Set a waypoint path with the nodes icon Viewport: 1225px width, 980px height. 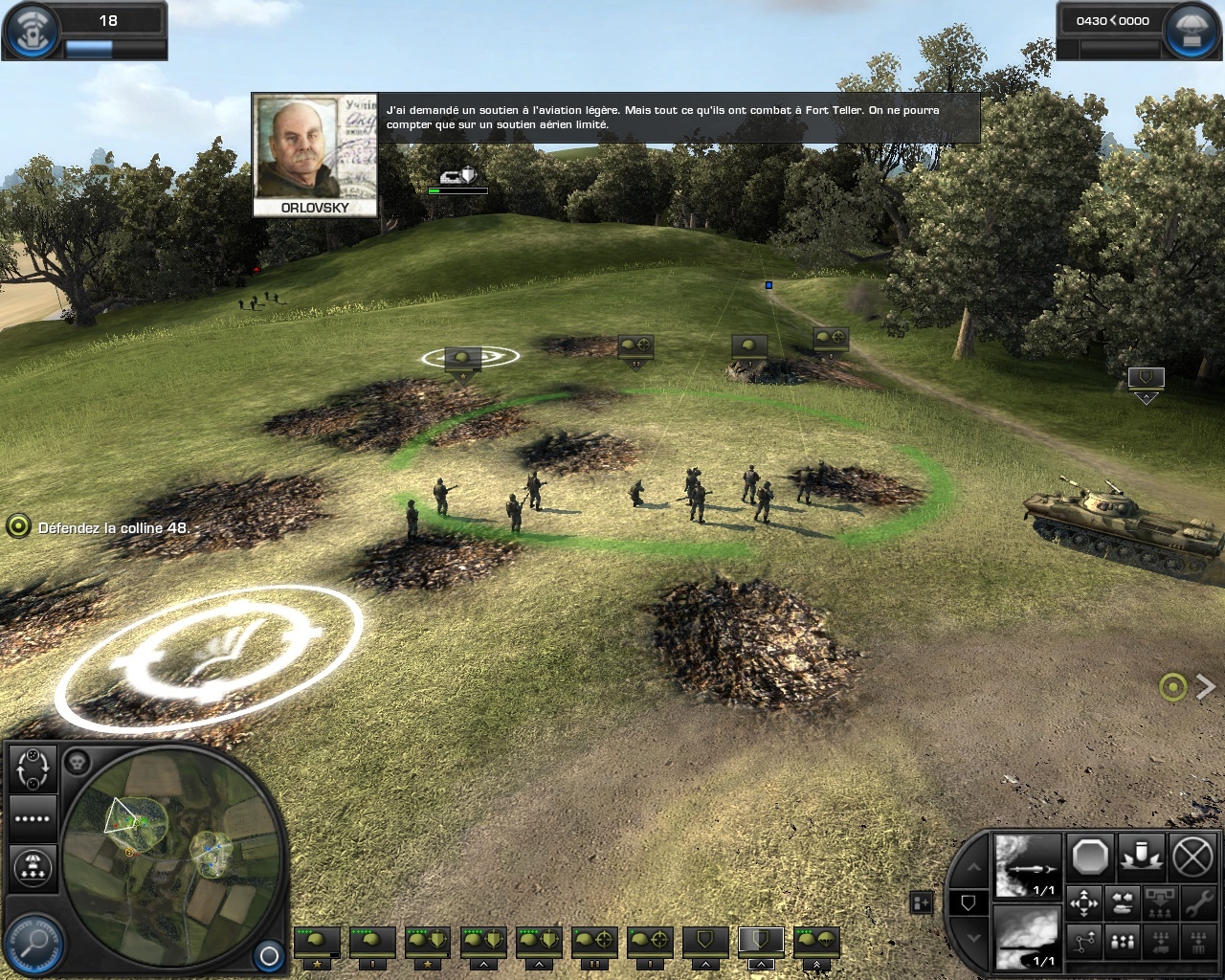(1083, 942)
